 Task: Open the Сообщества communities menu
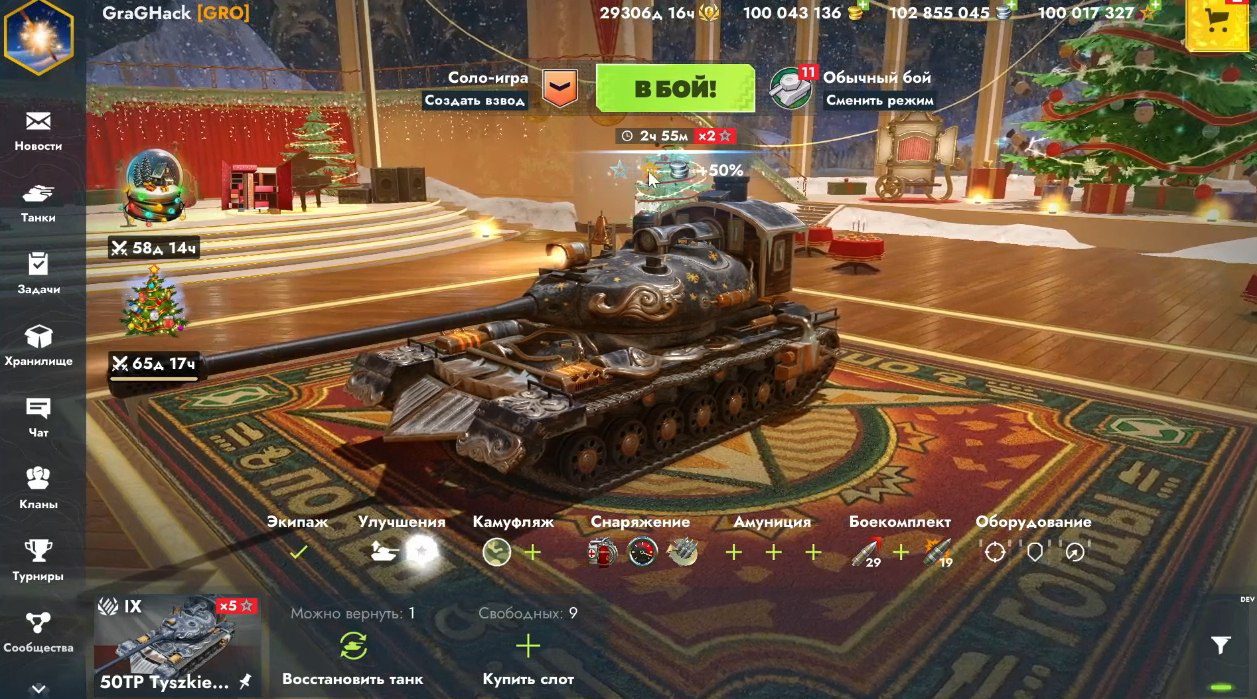[38, 632]
